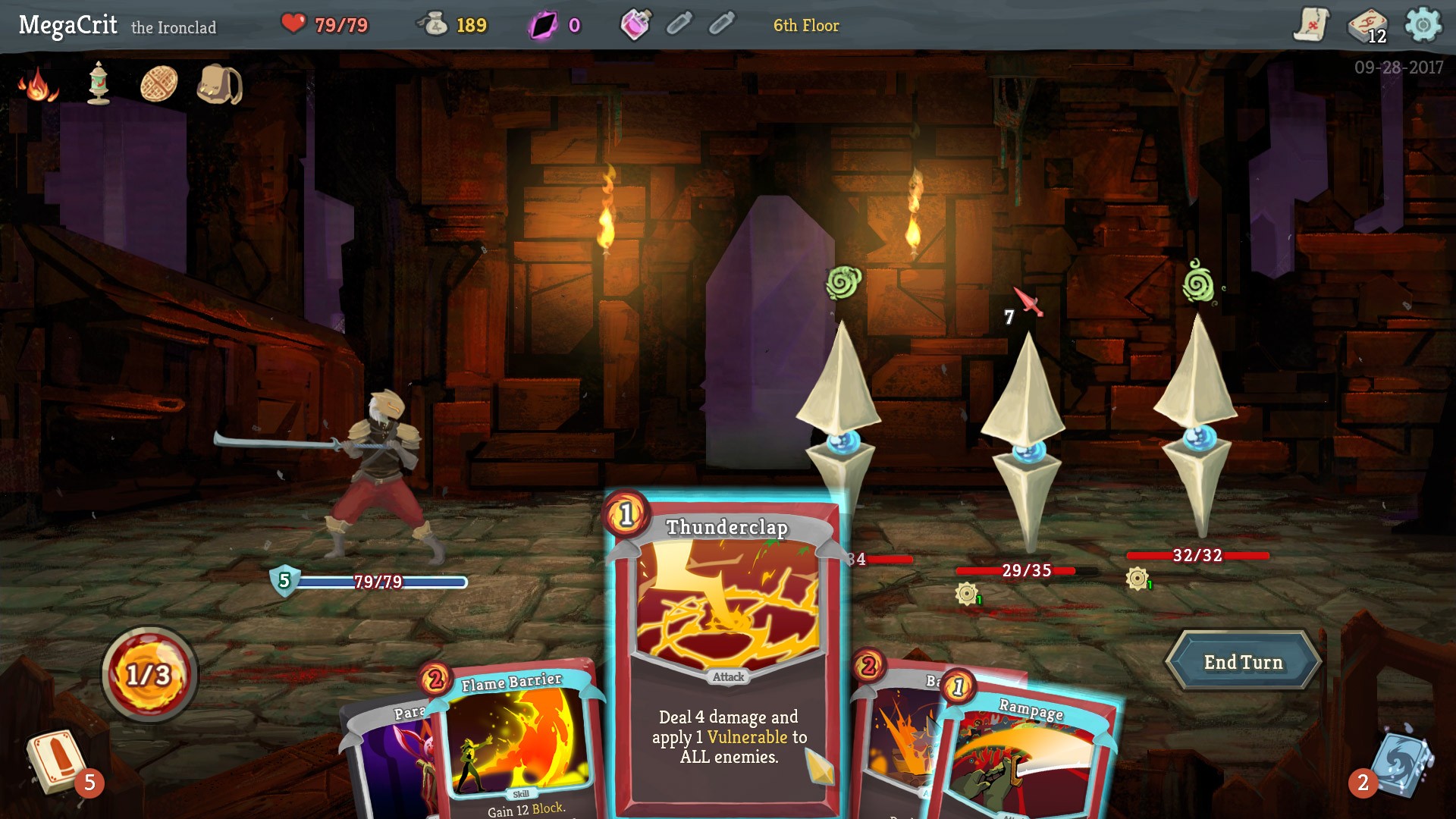Click the player's 79/79 health bar
Image resolution: width=1456 pixels, height=819 pixels.
[378, 582]
